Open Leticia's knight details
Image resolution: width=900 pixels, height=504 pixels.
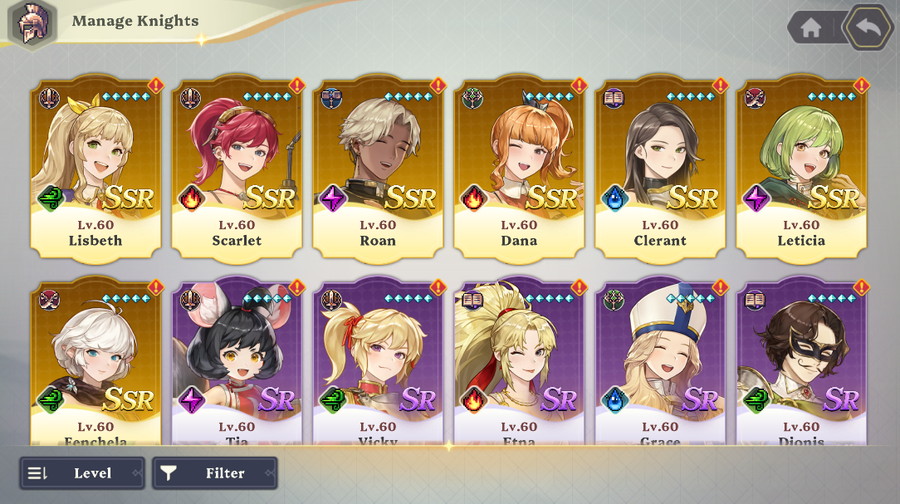click(x=801, y=166)
